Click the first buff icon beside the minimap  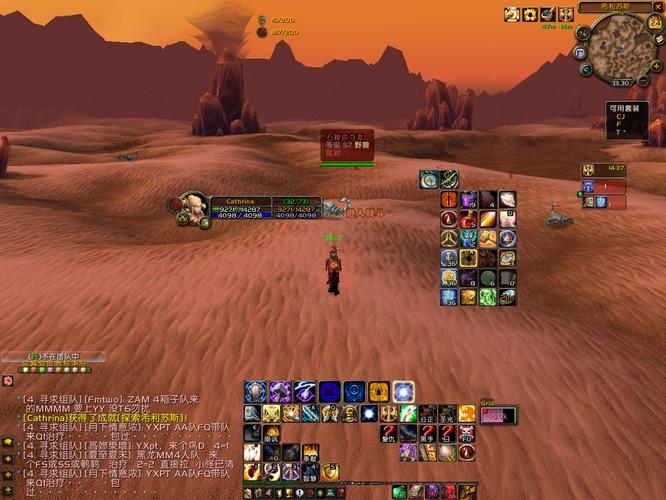click(x=512, y=14)
